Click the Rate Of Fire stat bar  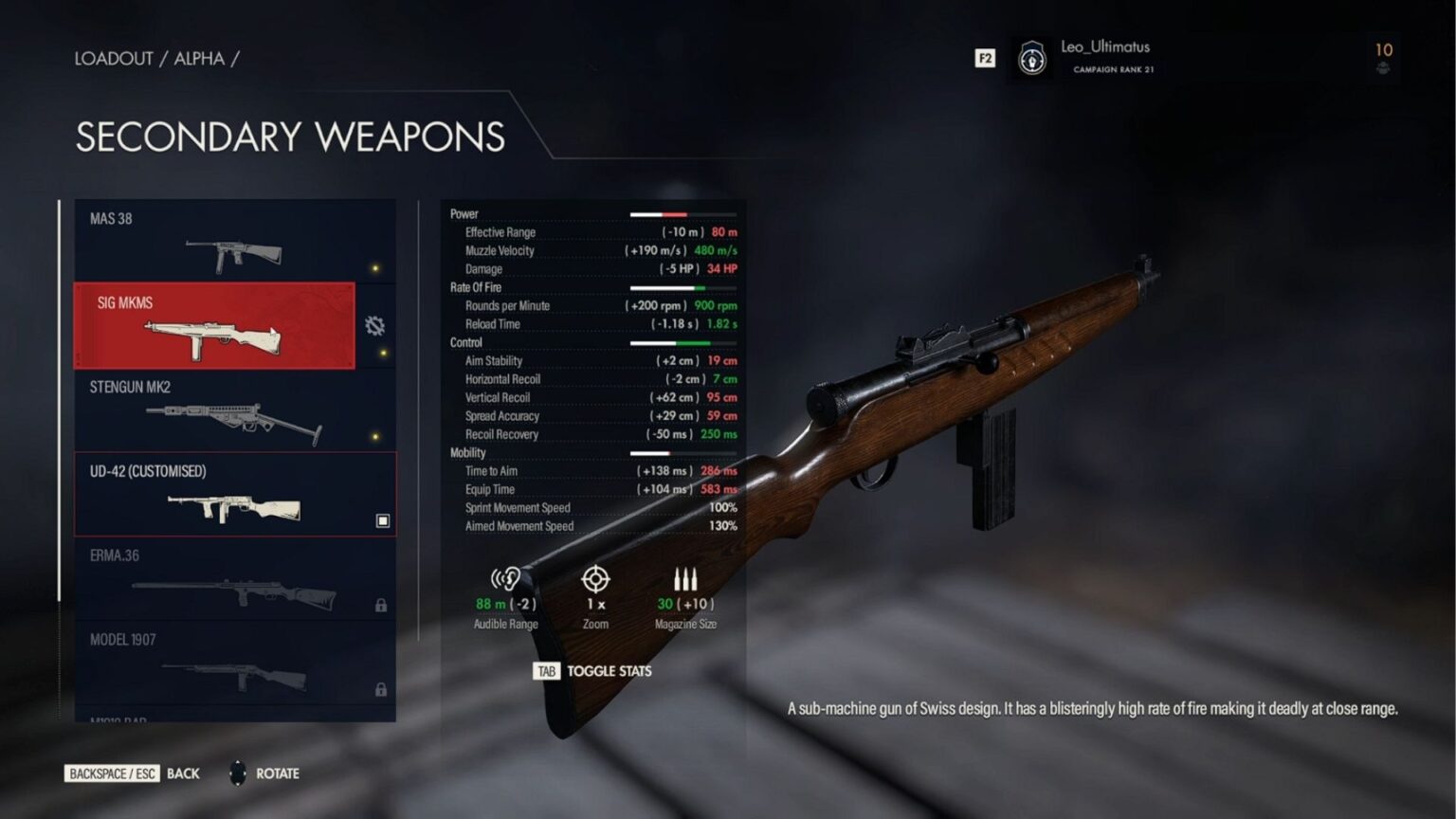(681, 287)
